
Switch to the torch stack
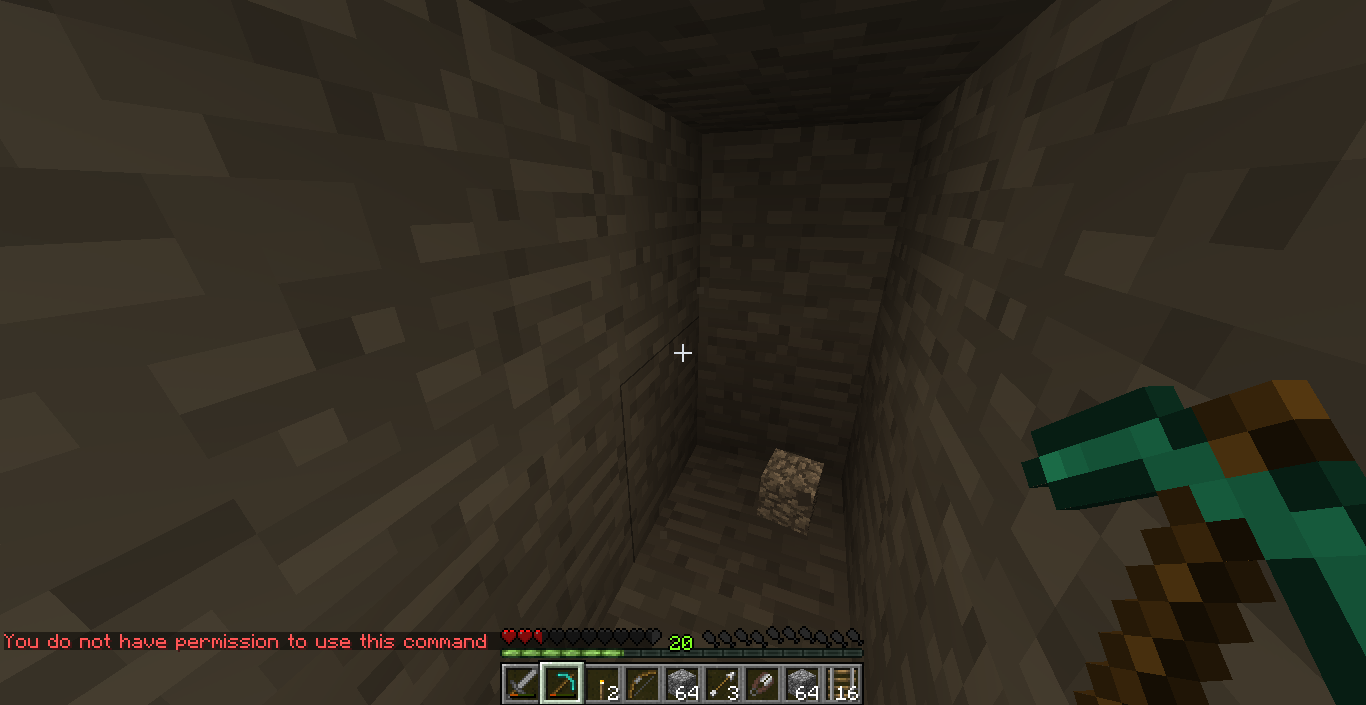602,684
